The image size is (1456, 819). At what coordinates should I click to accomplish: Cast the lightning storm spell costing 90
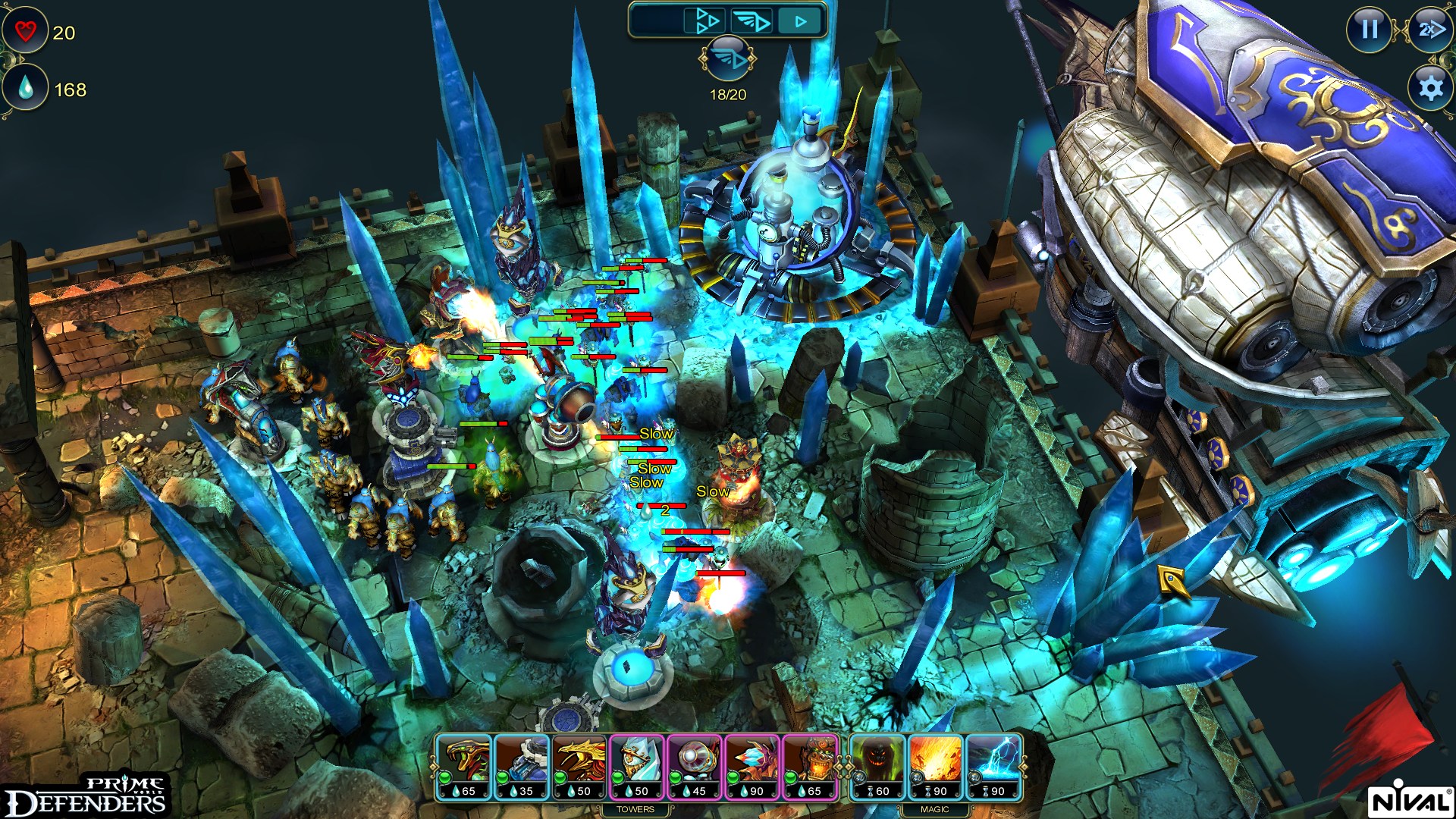[993, 762]
